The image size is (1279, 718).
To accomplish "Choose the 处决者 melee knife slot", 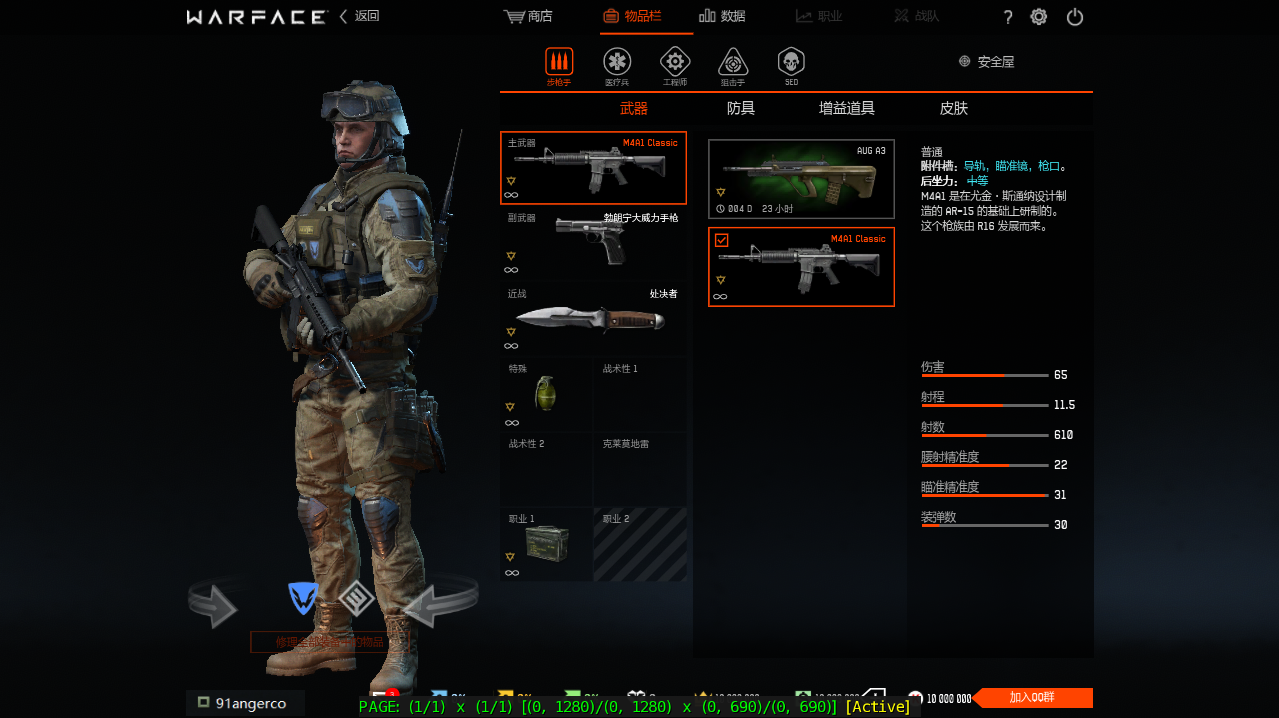I will click(x=593, y=320).
